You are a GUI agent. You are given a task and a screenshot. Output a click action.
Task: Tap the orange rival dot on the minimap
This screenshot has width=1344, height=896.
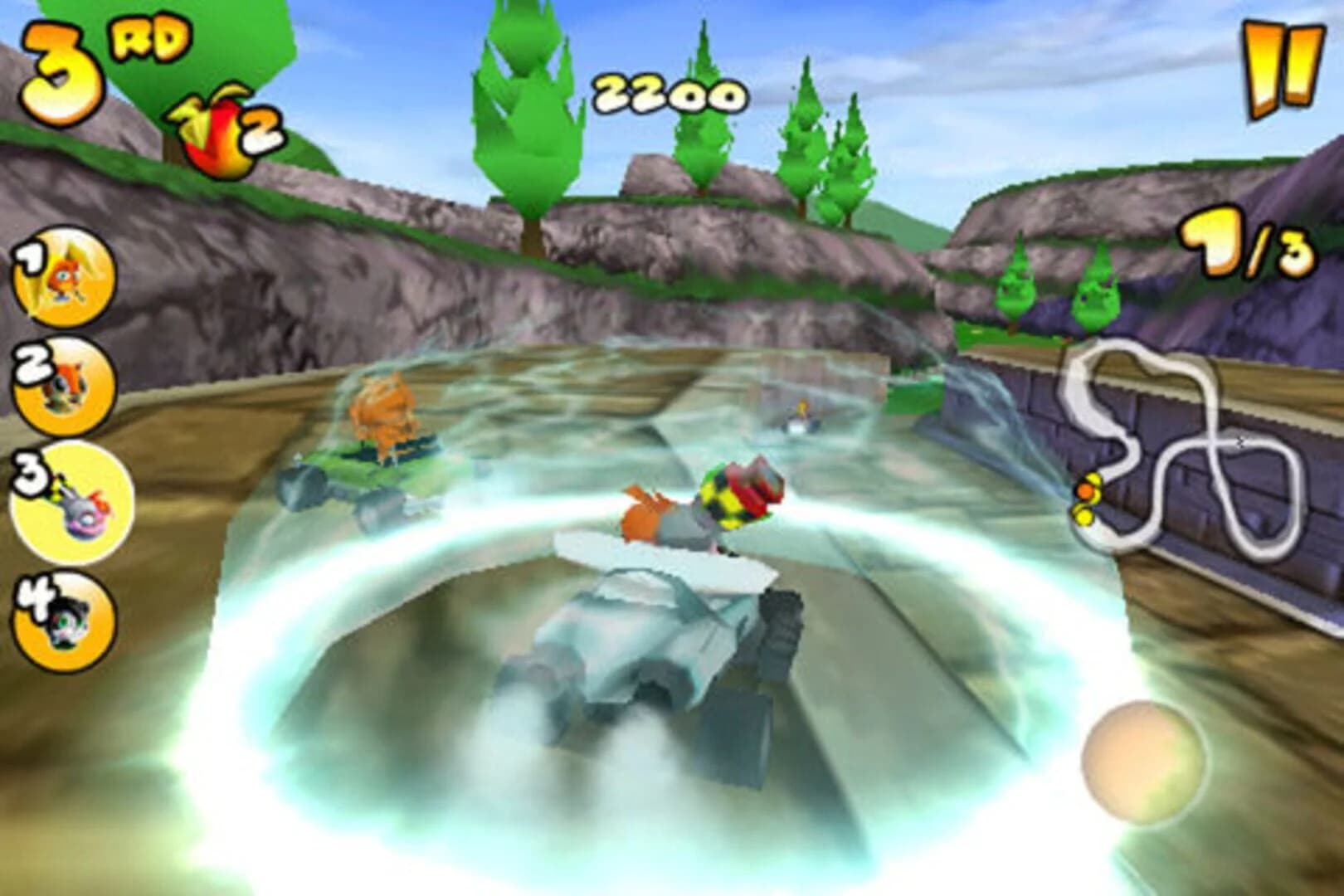(x=1085, y=490)
